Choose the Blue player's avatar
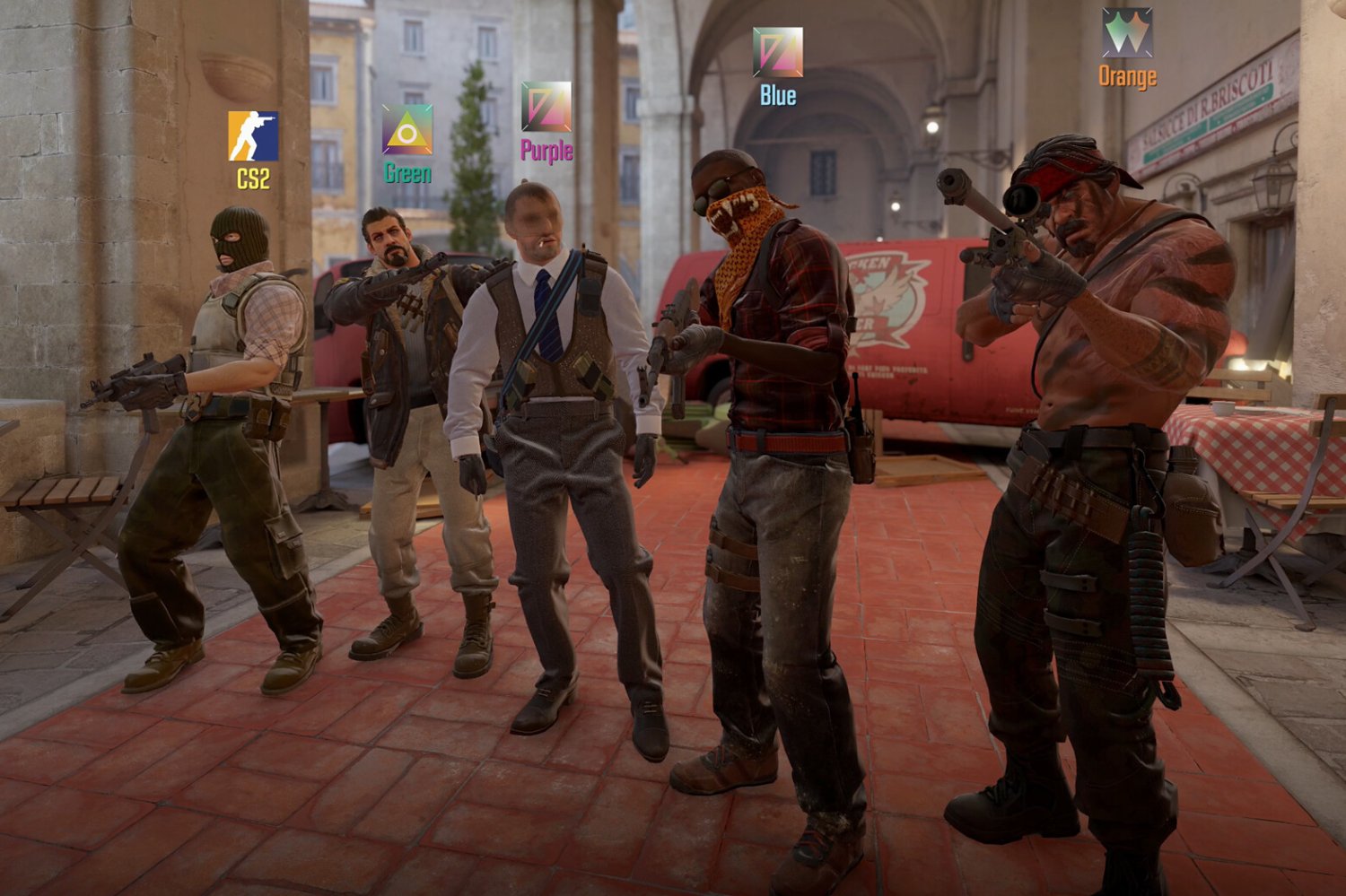Image resolution: width=1346 pixels, height=896 pixels. click(x=777, y=52)
